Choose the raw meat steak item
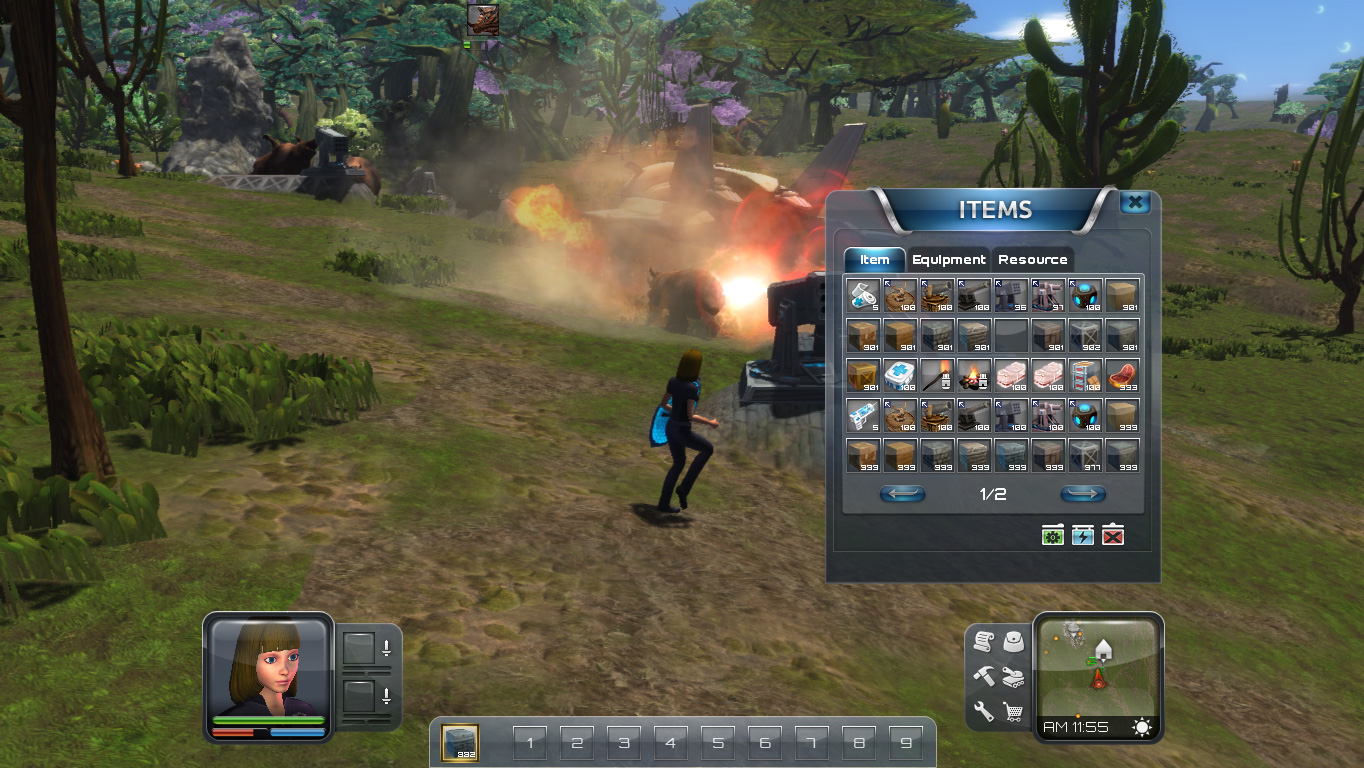The image size is (1364, 768). pos(1122,375)
